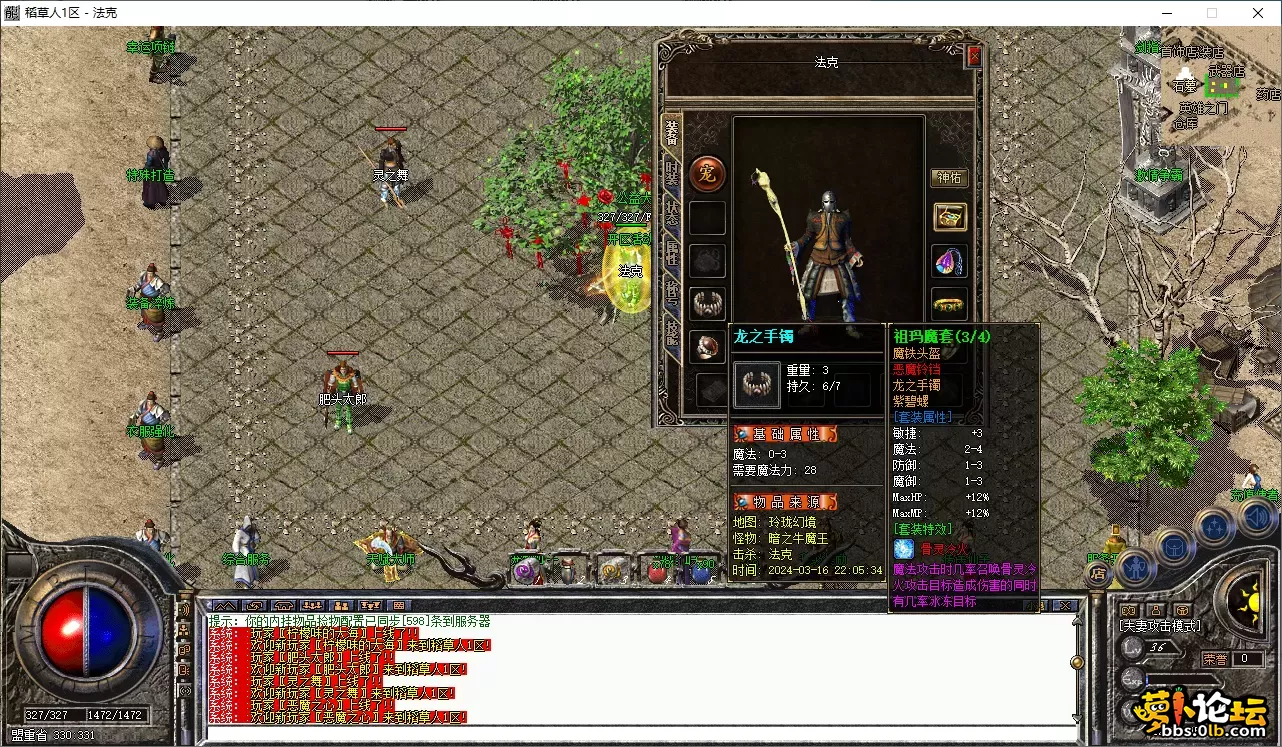Close the game window
This screenshot has width=1282, height=747.
[x=1257, y=13]
